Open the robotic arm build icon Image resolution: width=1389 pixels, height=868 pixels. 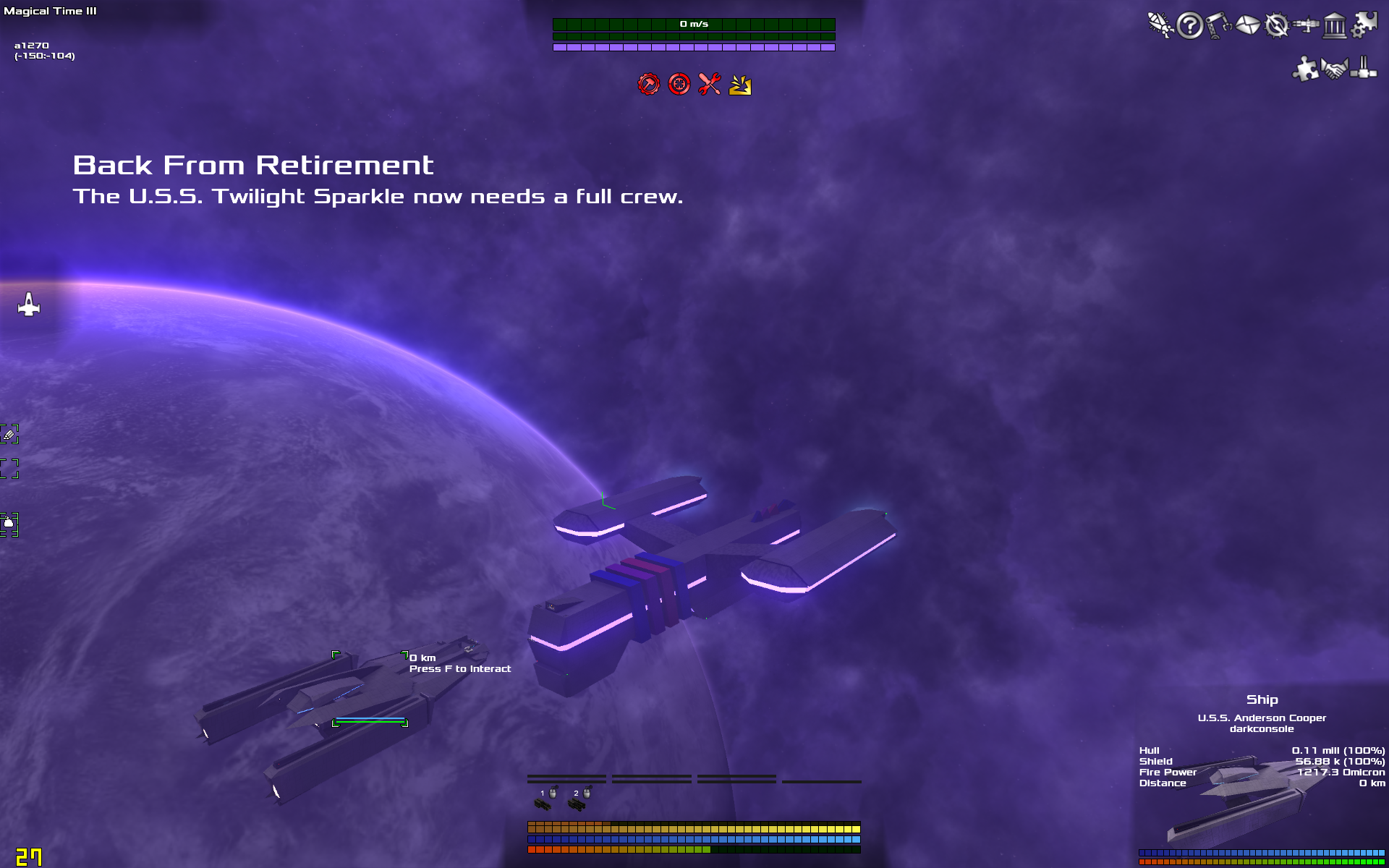(x=1218, y=25)
